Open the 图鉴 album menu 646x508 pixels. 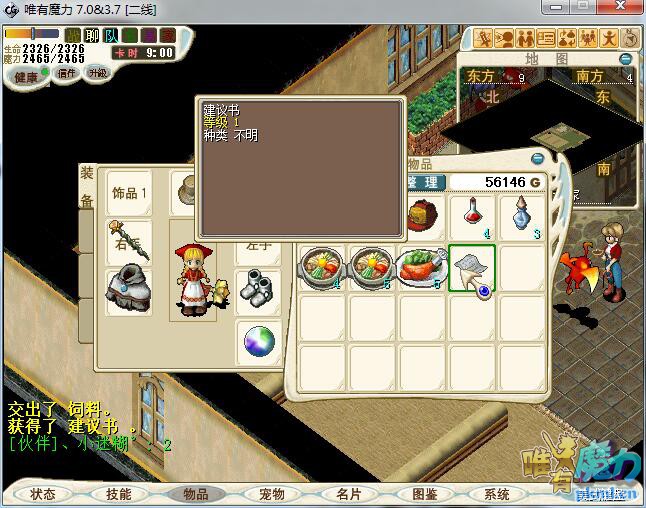(424, 494)
